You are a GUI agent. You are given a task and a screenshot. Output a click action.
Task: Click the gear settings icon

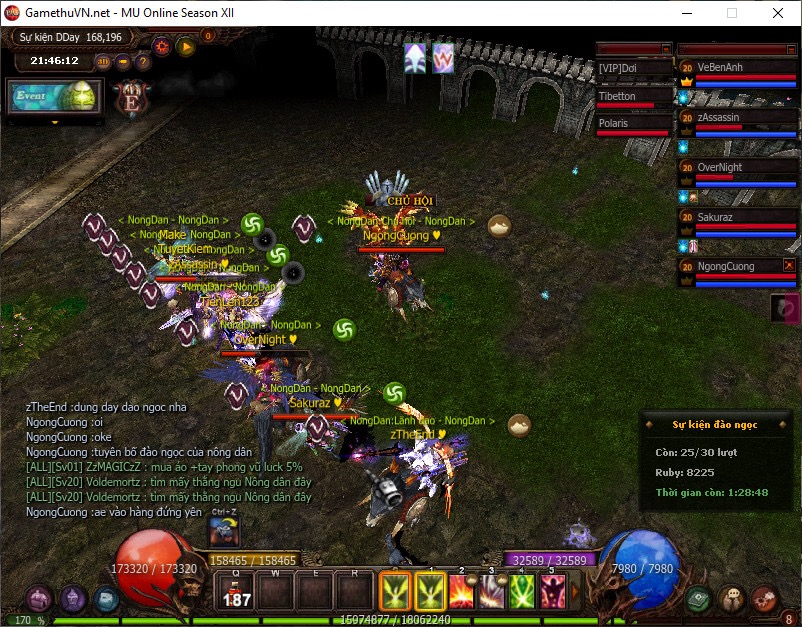(161, 45)
